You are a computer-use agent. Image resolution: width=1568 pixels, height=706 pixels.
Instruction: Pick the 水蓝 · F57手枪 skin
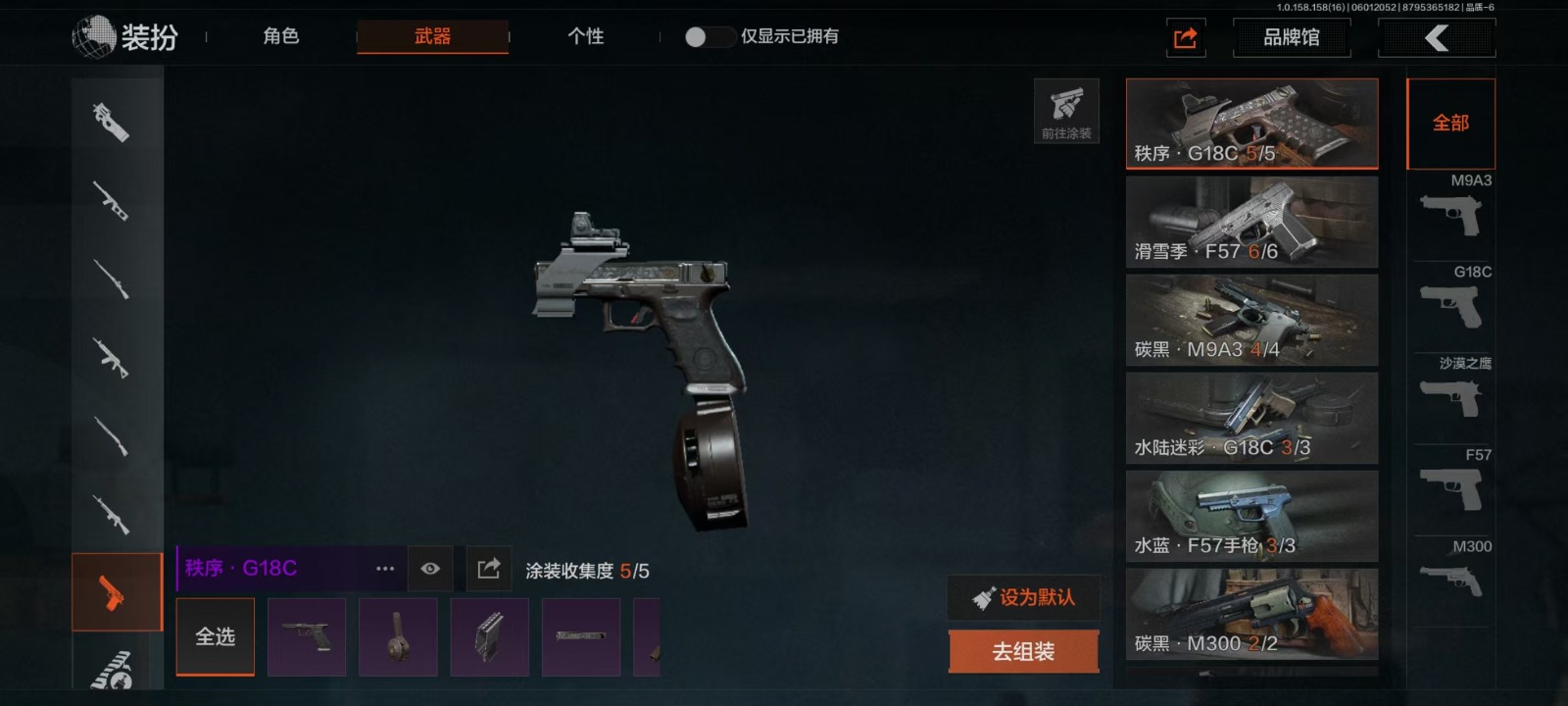pos(1251,517)
